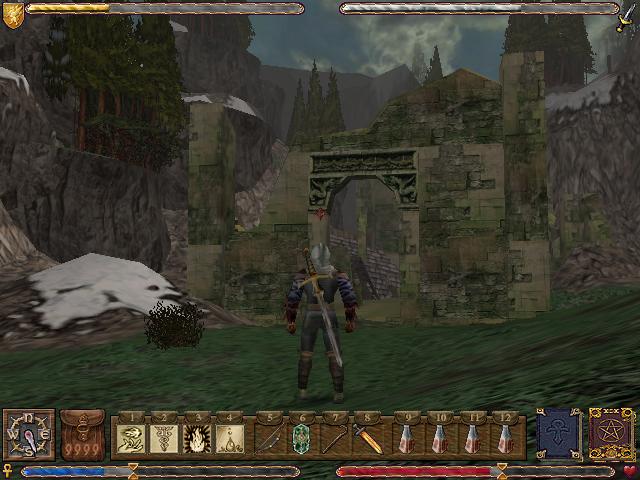Screen dimensions: 640x480
Task: Choose the caduceus spell in slot 2
Action: (164, 437)
